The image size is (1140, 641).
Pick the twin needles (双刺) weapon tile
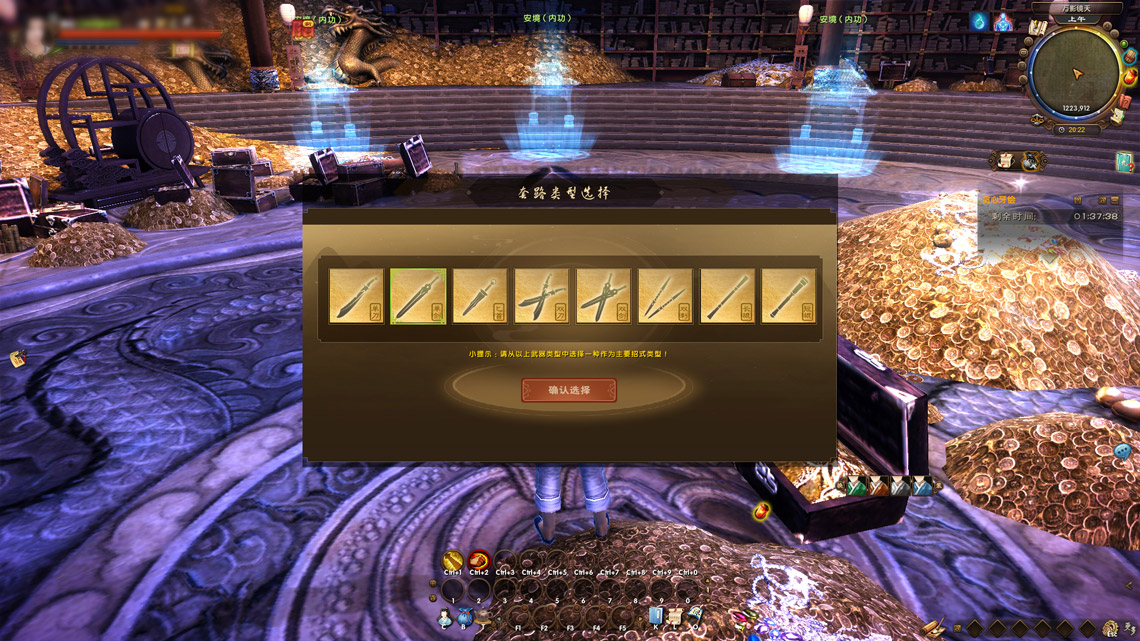click(x=665, y=296)
